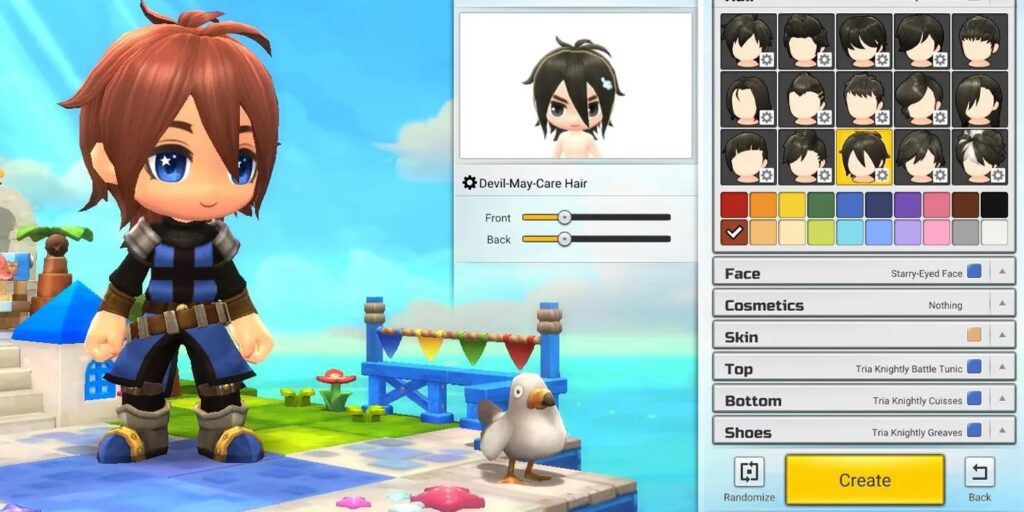
Task: Adjust the Front hair length slider
Action: (x=564, y=217)
